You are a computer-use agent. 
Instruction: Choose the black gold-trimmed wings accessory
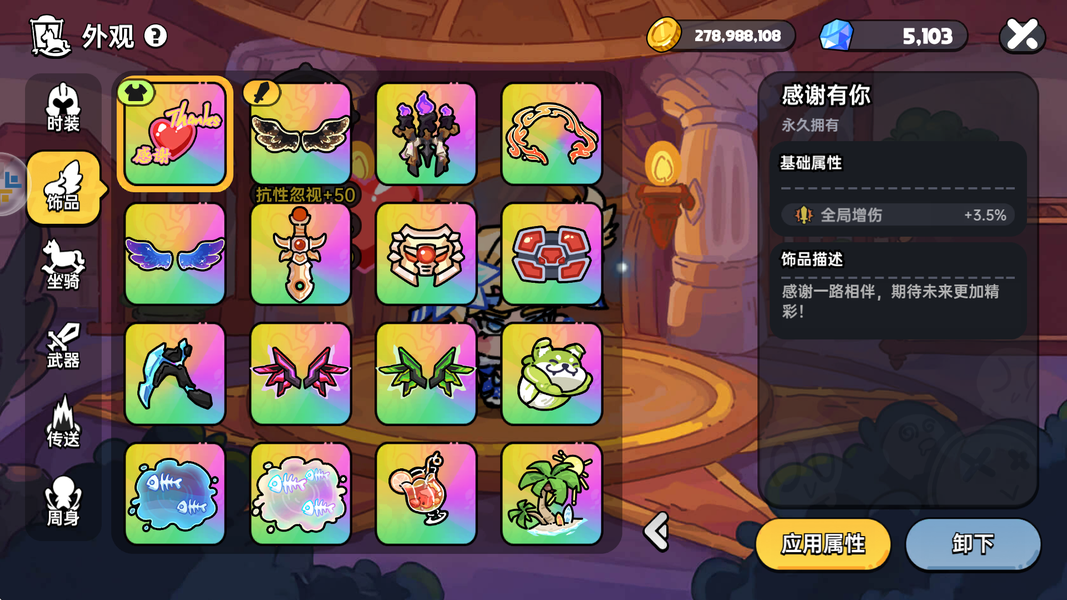300,134
